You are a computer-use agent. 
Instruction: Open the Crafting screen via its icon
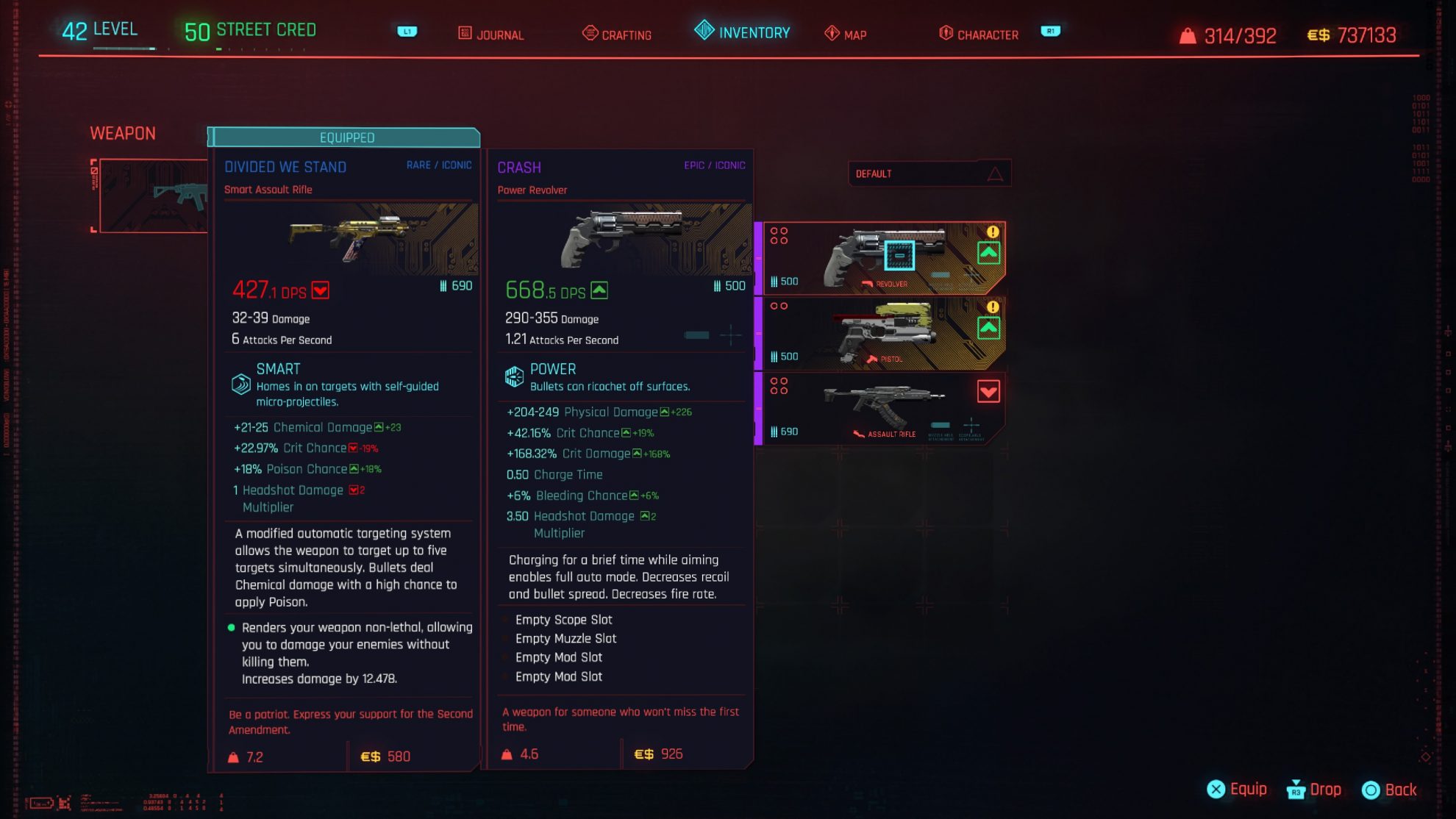pos(589,32)
